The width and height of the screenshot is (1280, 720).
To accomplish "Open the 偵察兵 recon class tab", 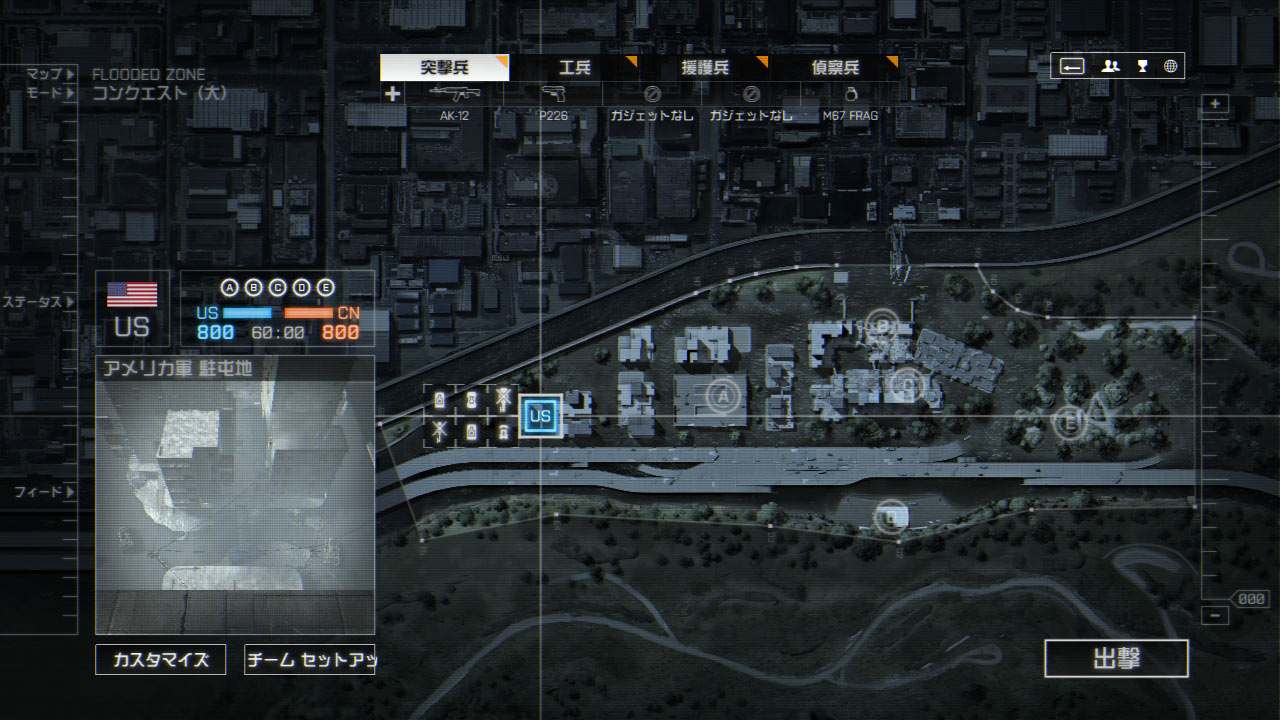I will pyautogui.click(x=835, y=68).
